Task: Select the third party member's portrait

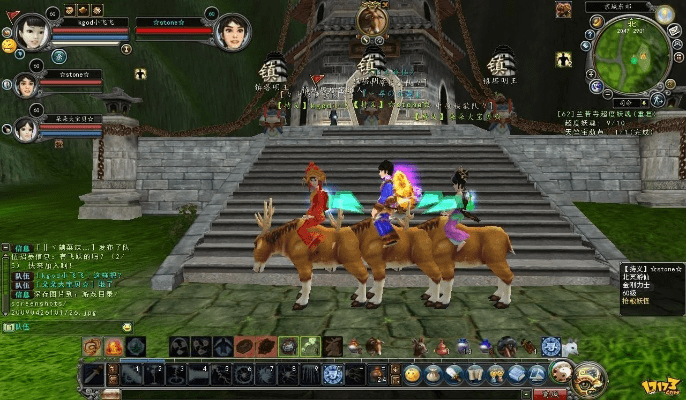Action: 24,128
